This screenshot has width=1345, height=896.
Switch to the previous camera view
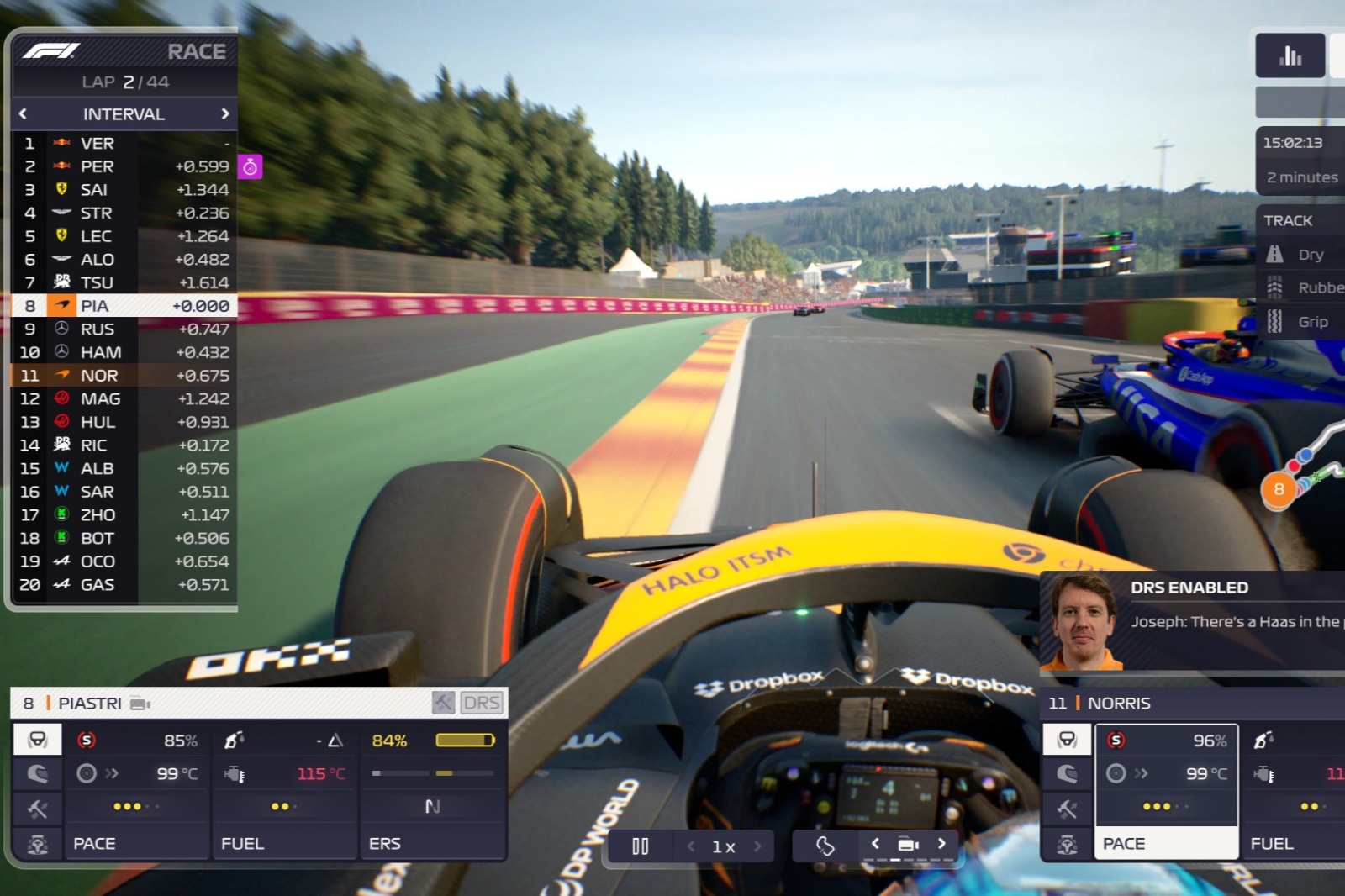[875, 844]
